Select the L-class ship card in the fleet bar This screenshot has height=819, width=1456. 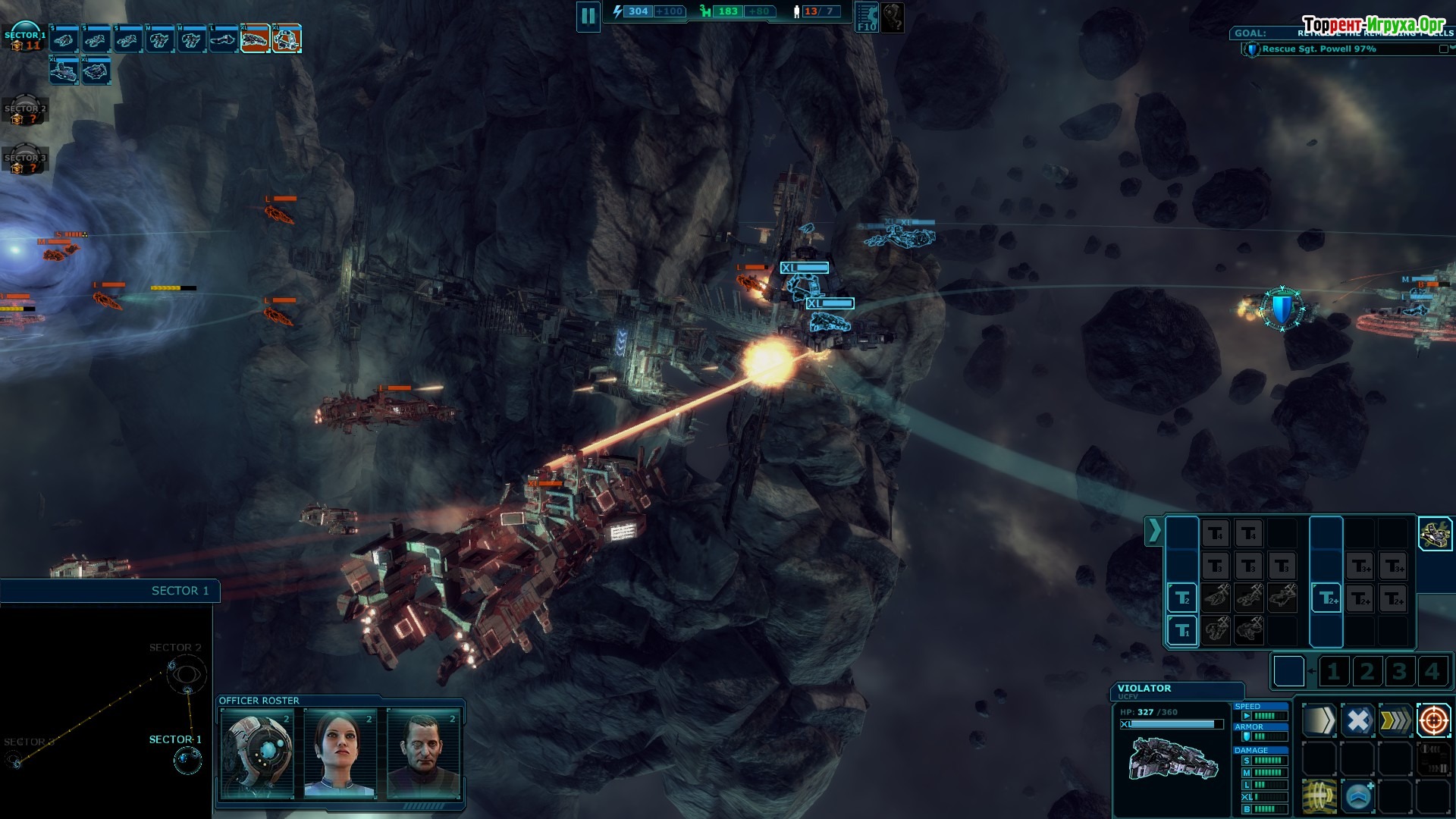(x=223, y=38)
